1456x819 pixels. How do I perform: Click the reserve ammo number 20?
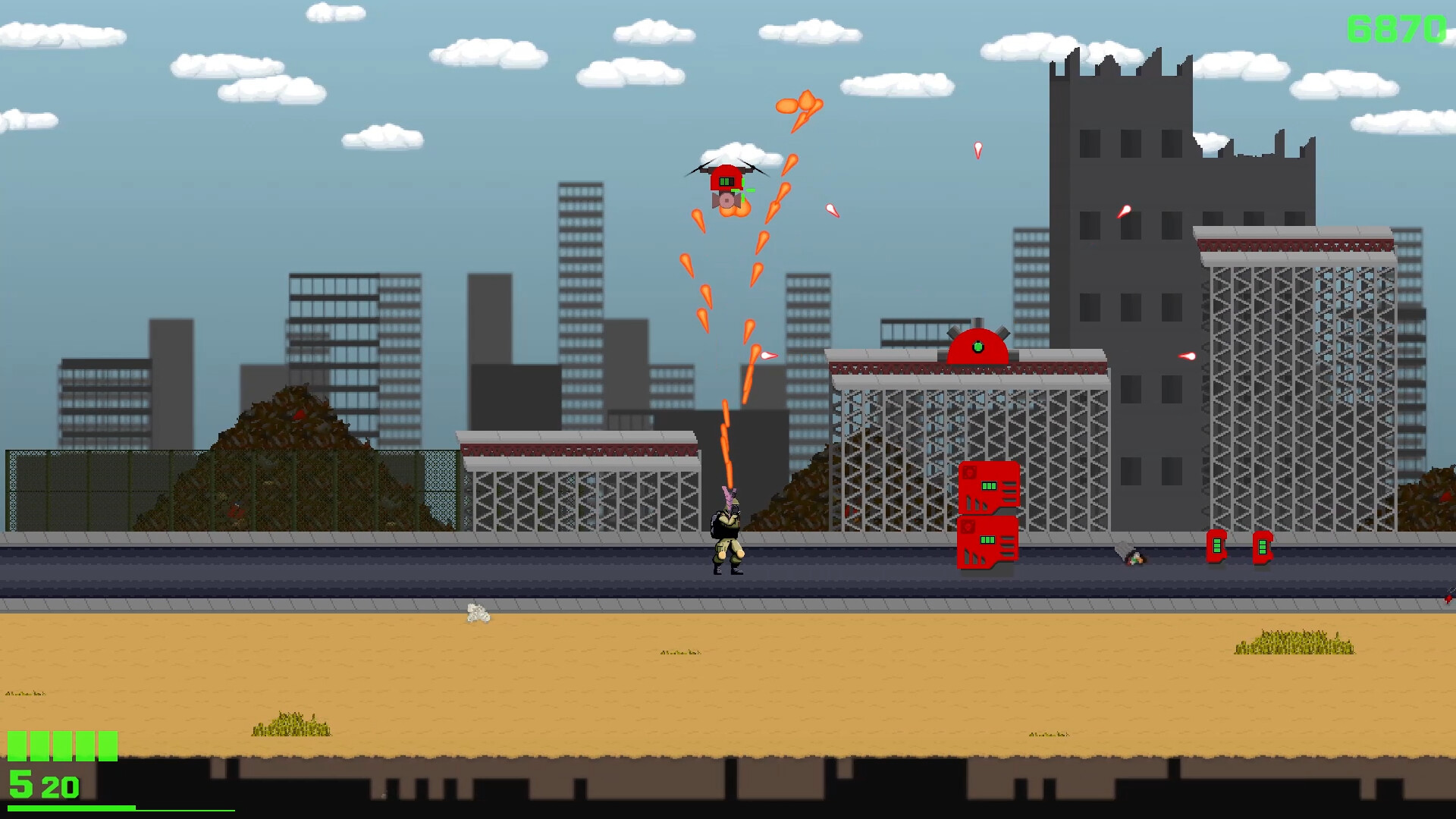pos(59,786)
